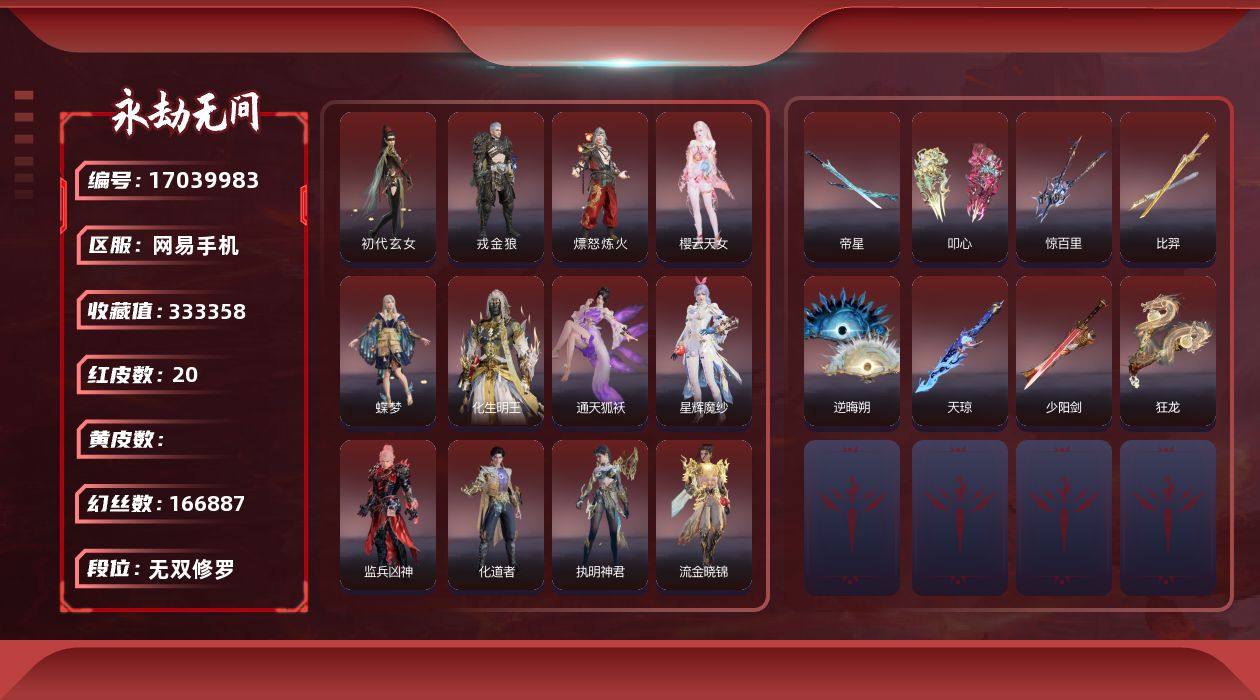Select the 樱云天女 skin card
This screenshot has width=1260, height=700.
click(704, 187)
